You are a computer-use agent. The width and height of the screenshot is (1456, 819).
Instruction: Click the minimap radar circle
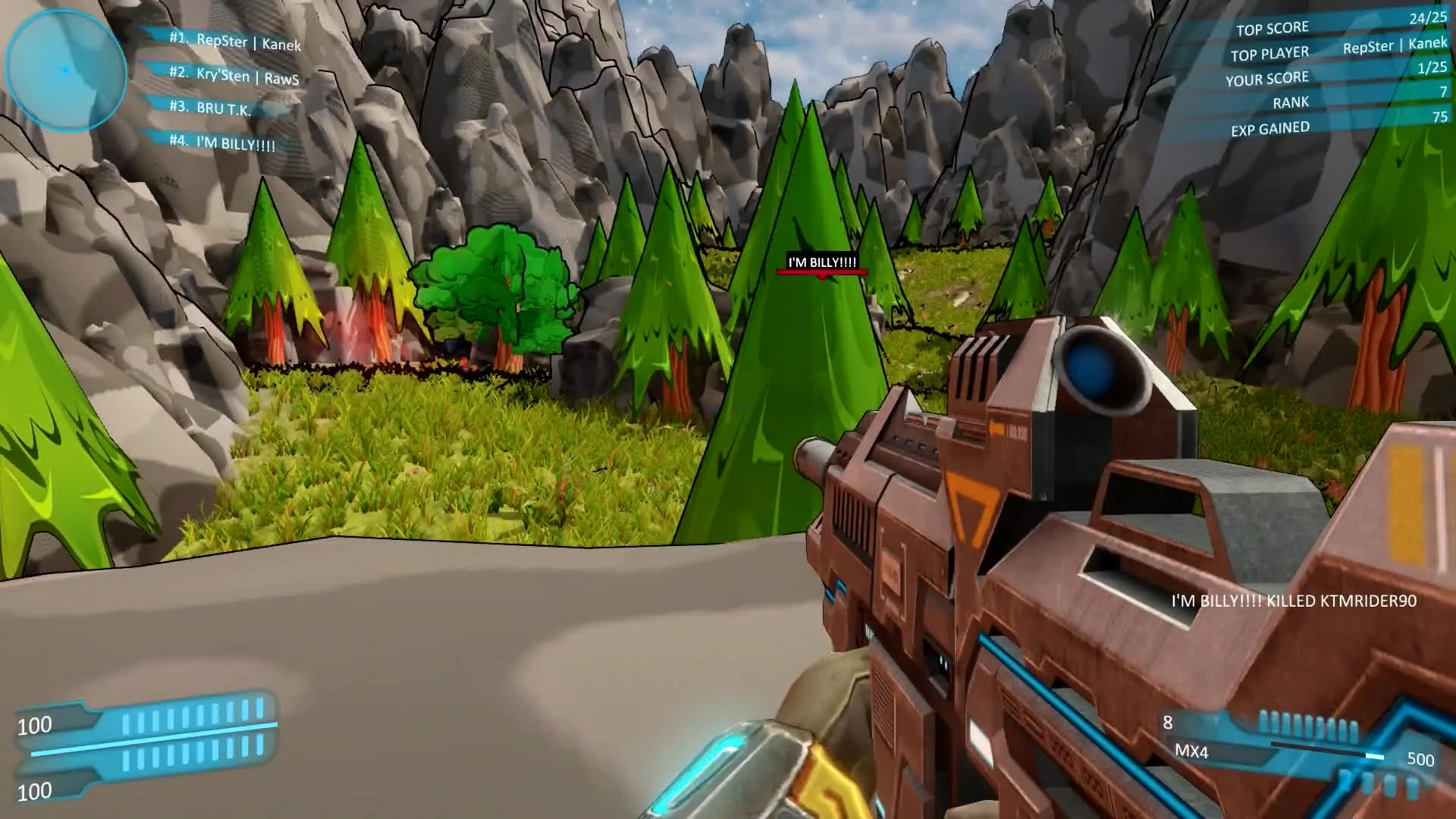pos(67,71)
